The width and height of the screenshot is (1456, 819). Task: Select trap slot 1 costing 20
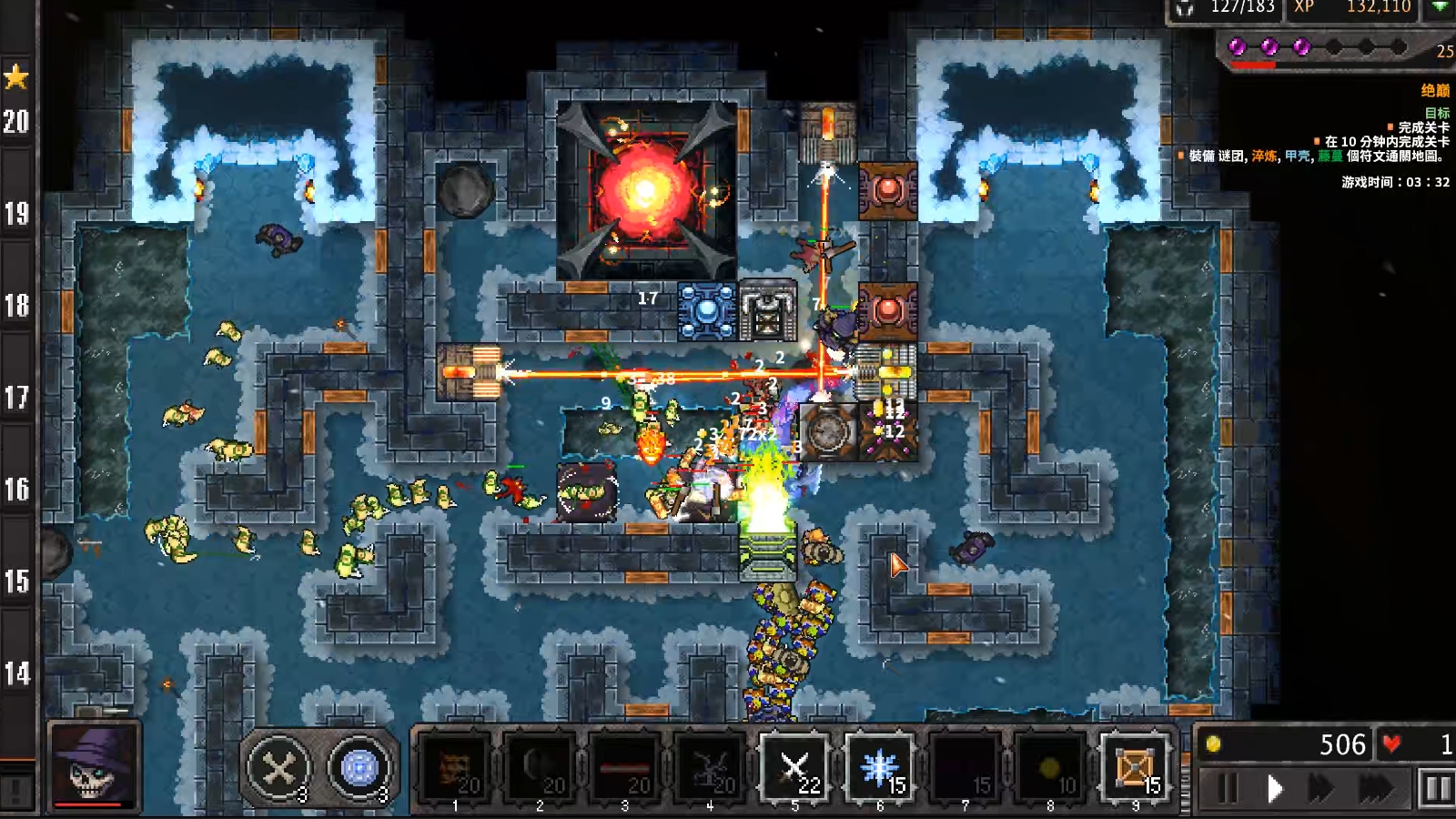[x=455, y=769]
